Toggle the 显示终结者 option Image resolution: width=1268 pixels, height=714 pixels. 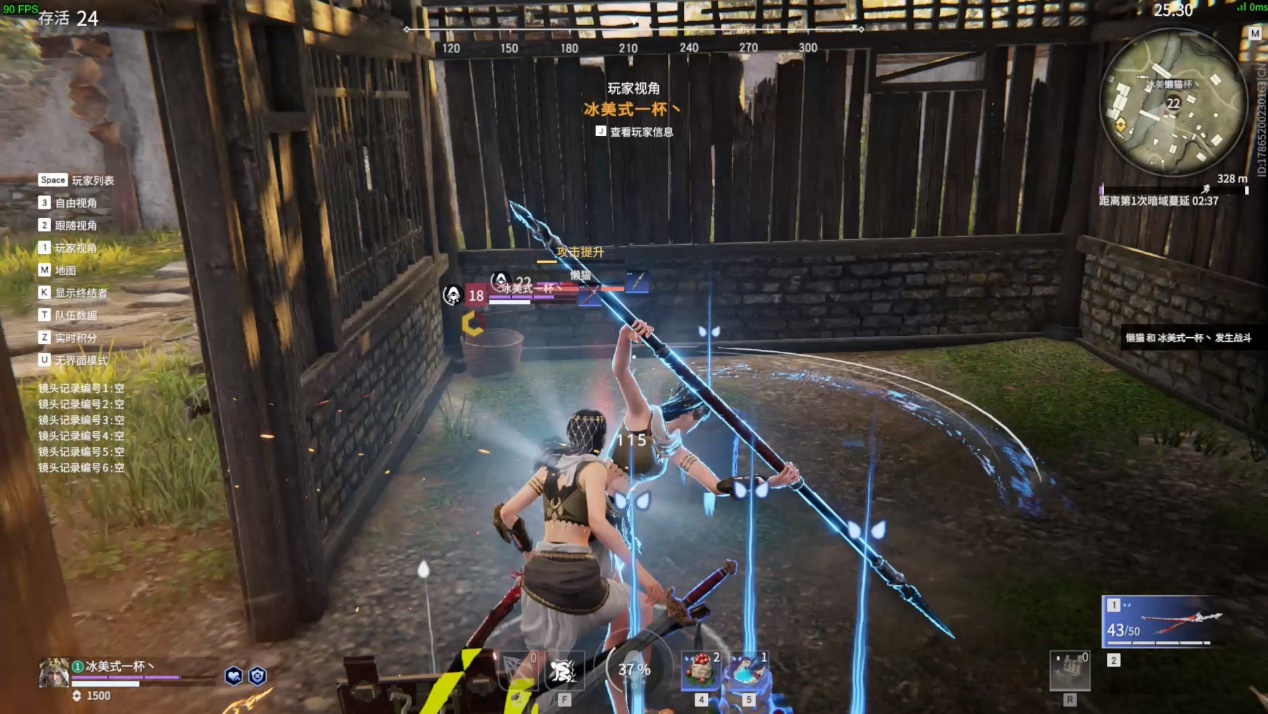click(72, 293)
